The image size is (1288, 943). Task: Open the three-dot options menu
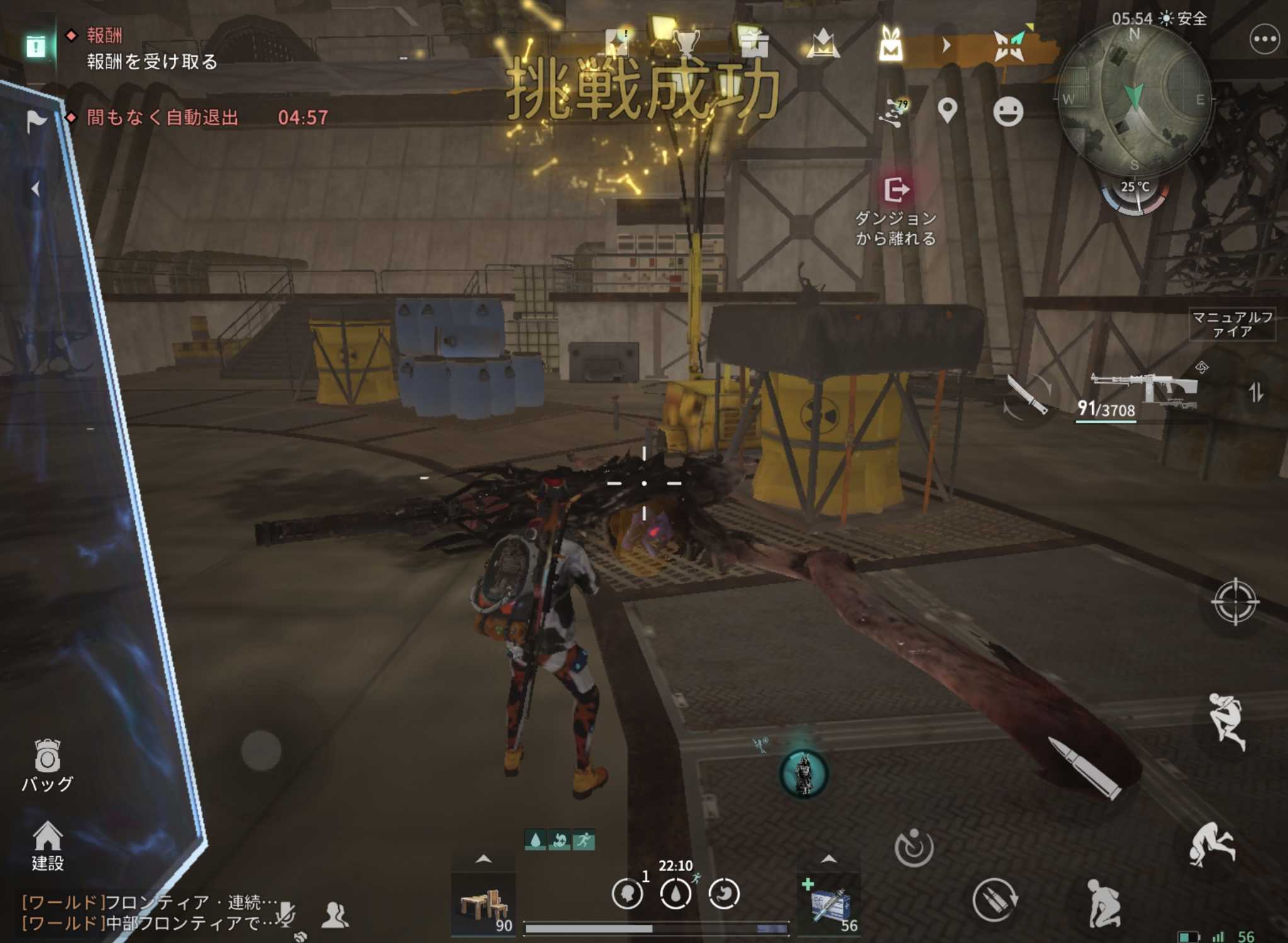[x=1263, y=39]
